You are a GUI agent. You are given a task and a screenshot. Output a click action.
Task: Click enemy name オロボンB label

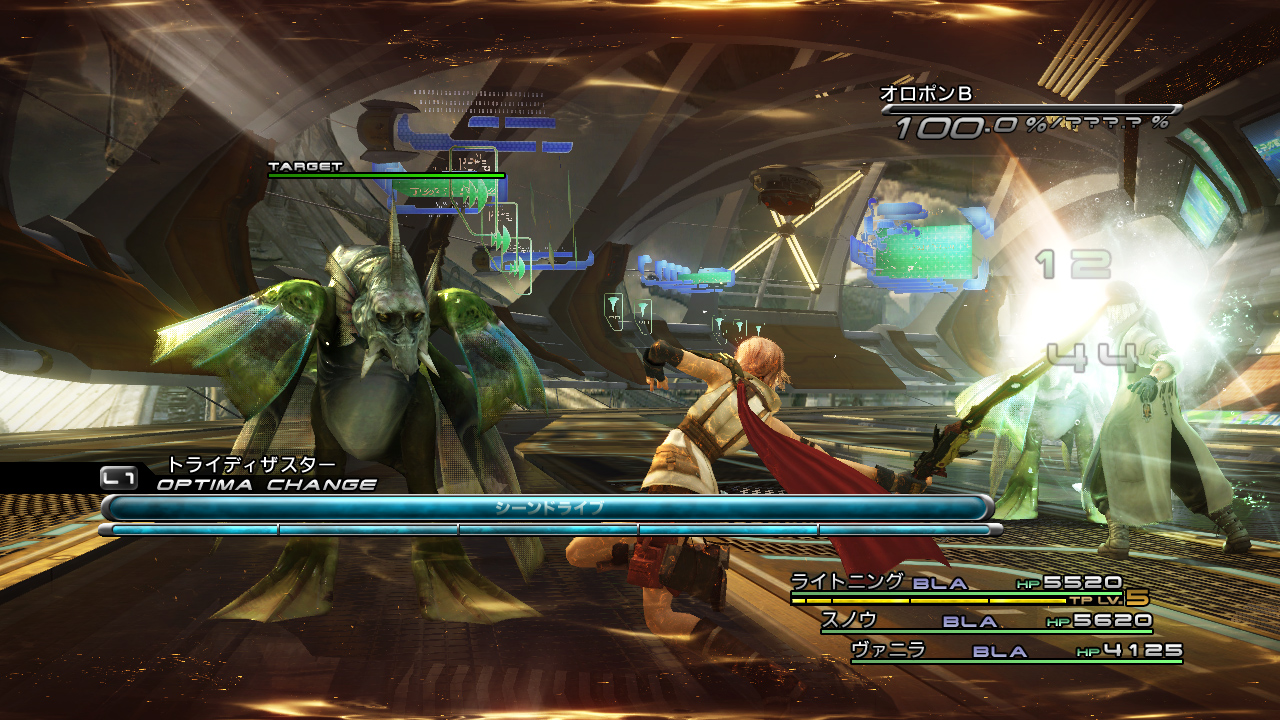coord(926,94)
